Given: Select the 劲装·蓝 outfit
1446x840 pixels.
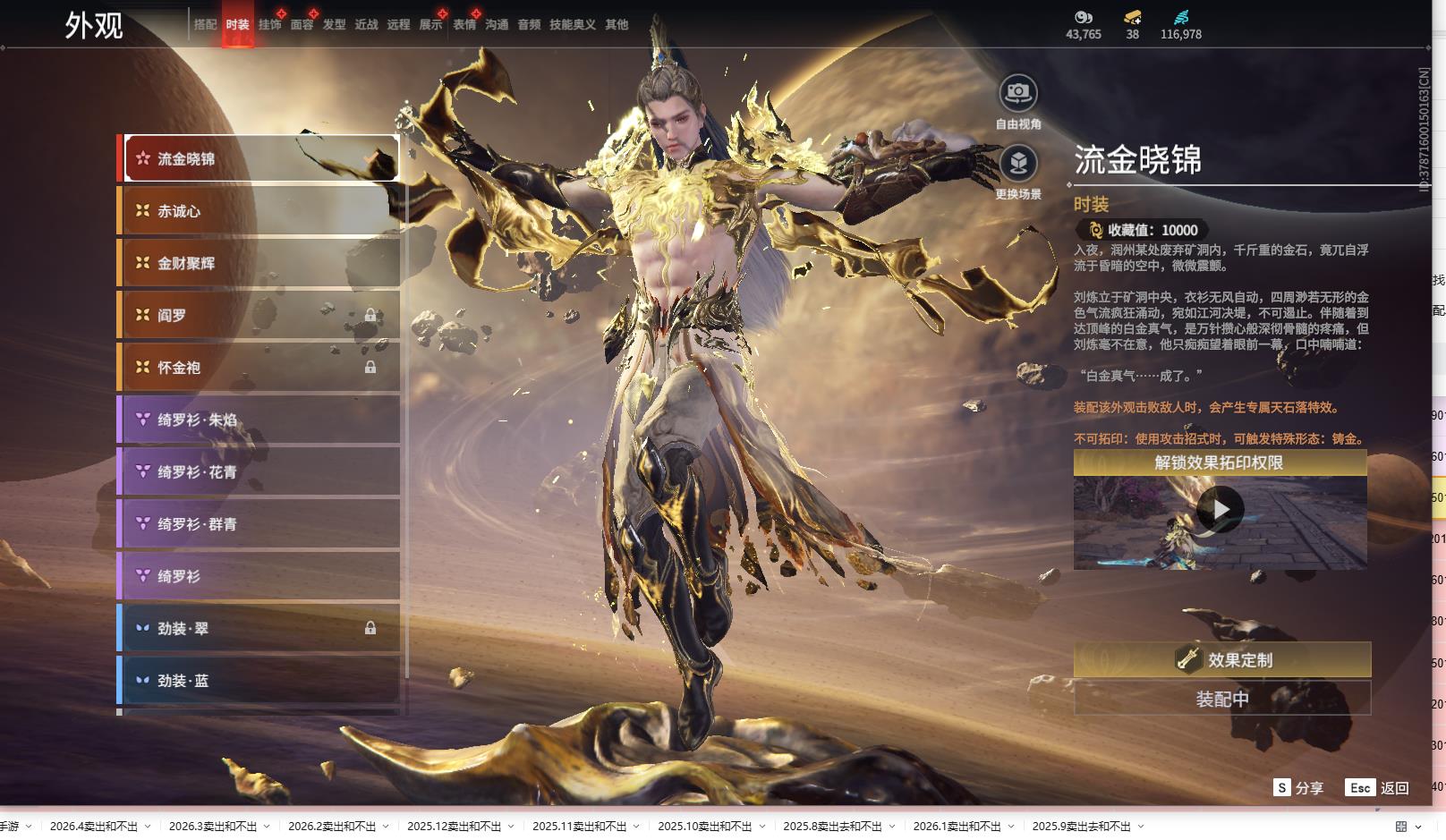Looking at the screenshot, I should pos(260,681).
